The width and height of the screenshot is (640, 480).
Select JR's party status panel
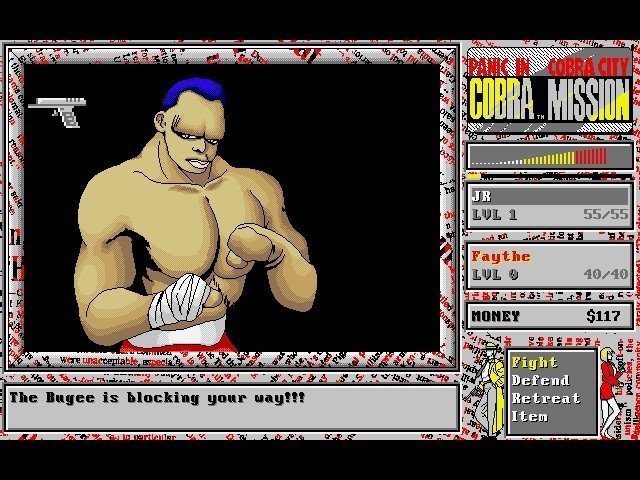[549, 205]
